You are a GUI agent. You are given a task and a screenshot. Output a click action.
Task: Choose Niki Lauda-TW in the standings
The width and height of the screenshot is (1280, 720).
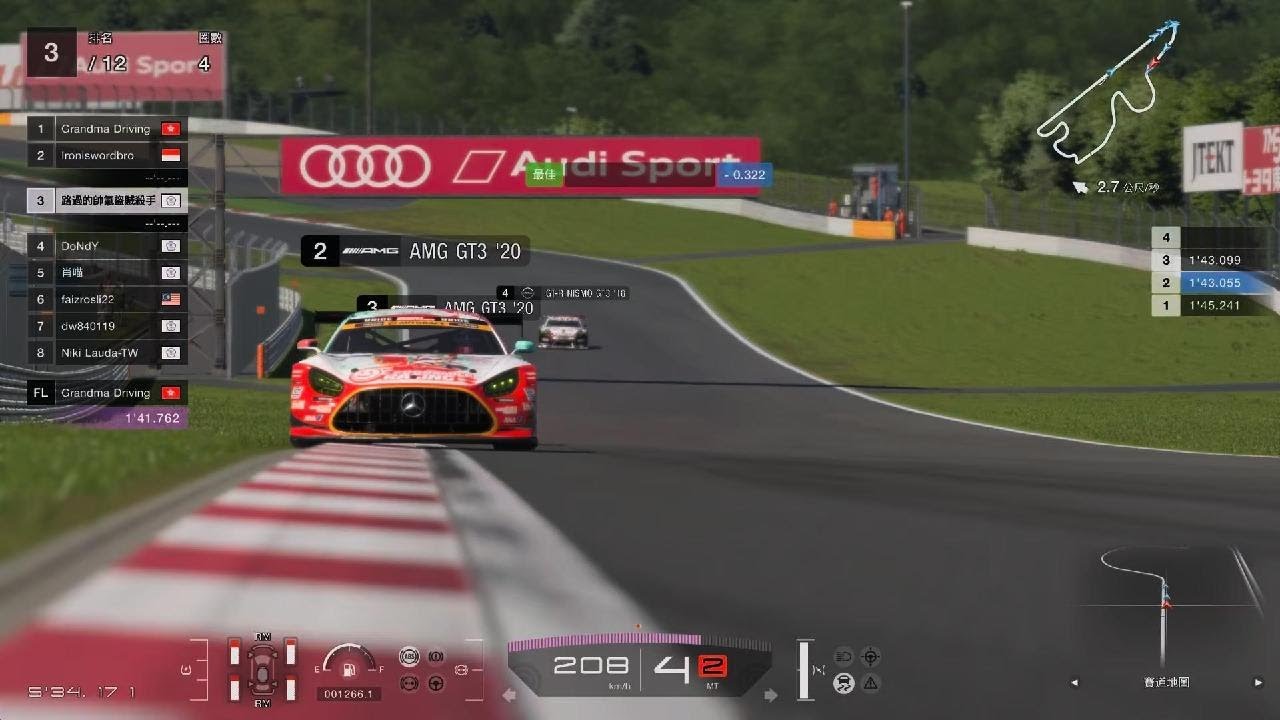click(106, 353)
